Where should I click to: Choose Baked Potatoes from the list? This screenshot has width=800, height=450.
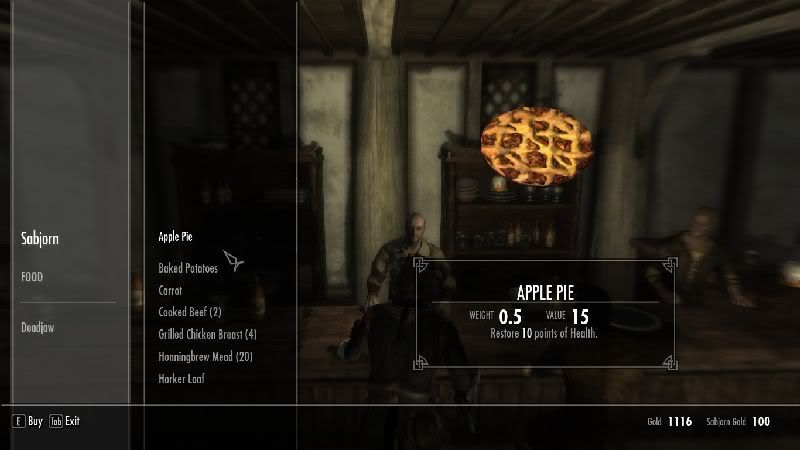188,268
